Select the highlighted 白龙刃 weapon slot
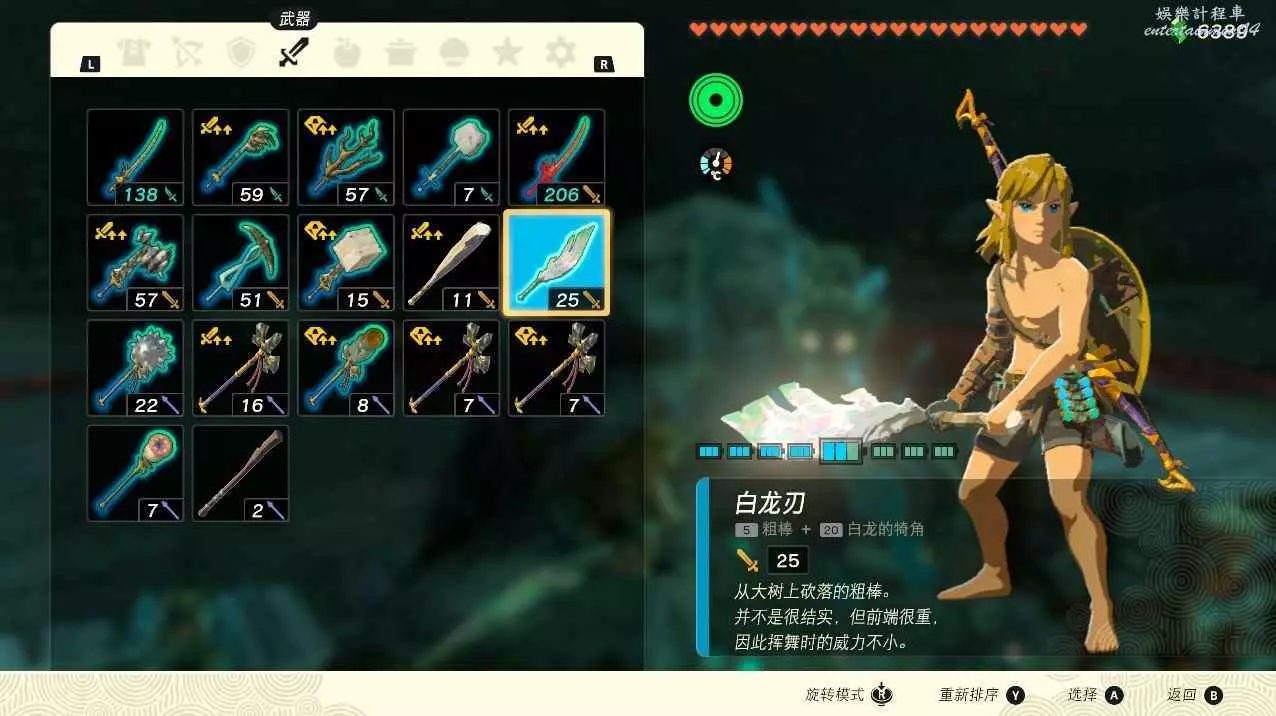Image resolution: width=1276 pixels, height=716 pixels. tap(556, 263)
